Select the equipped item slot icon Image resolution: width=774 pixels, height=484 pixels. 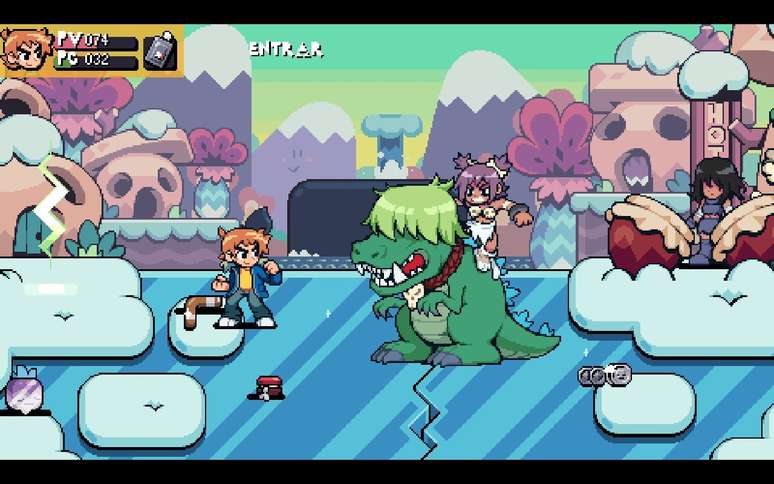coord(161,51)
